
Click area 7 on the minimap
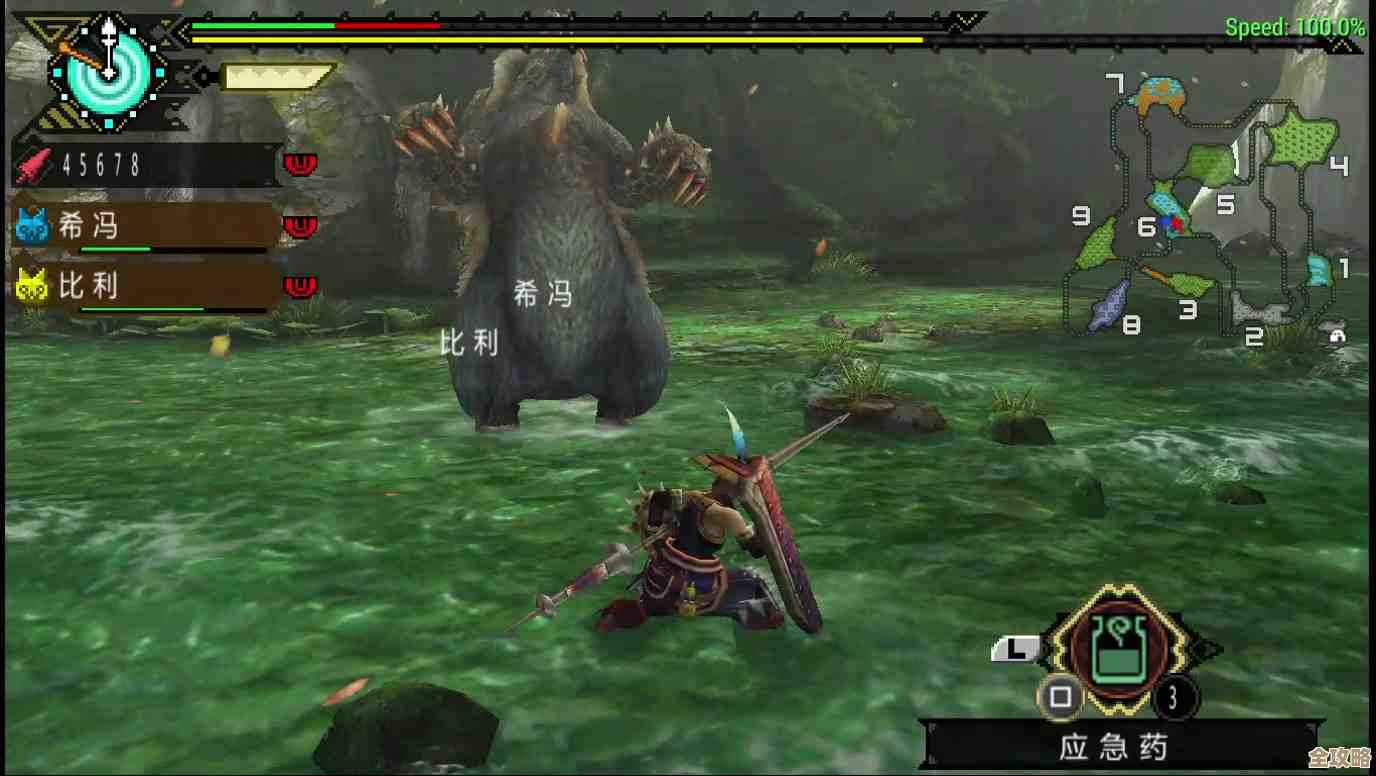[x=1160, y=95]
